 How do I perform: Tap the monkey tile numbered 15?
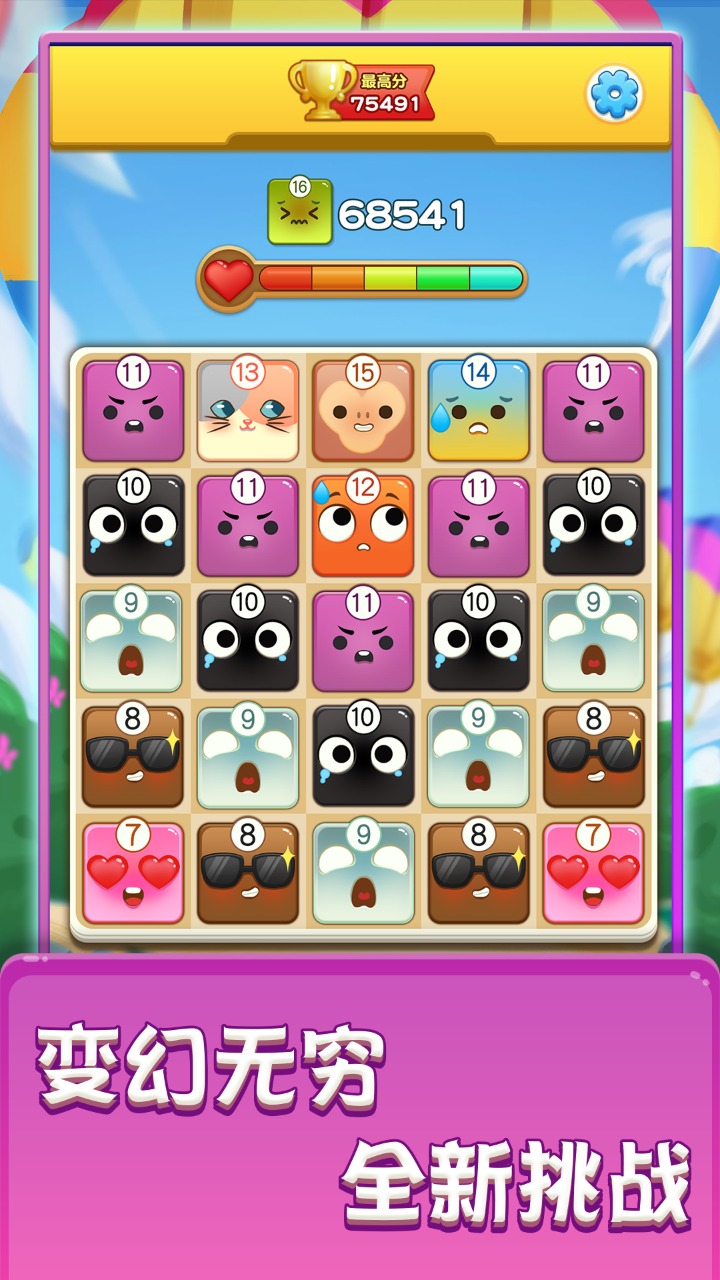click(363, 412)
